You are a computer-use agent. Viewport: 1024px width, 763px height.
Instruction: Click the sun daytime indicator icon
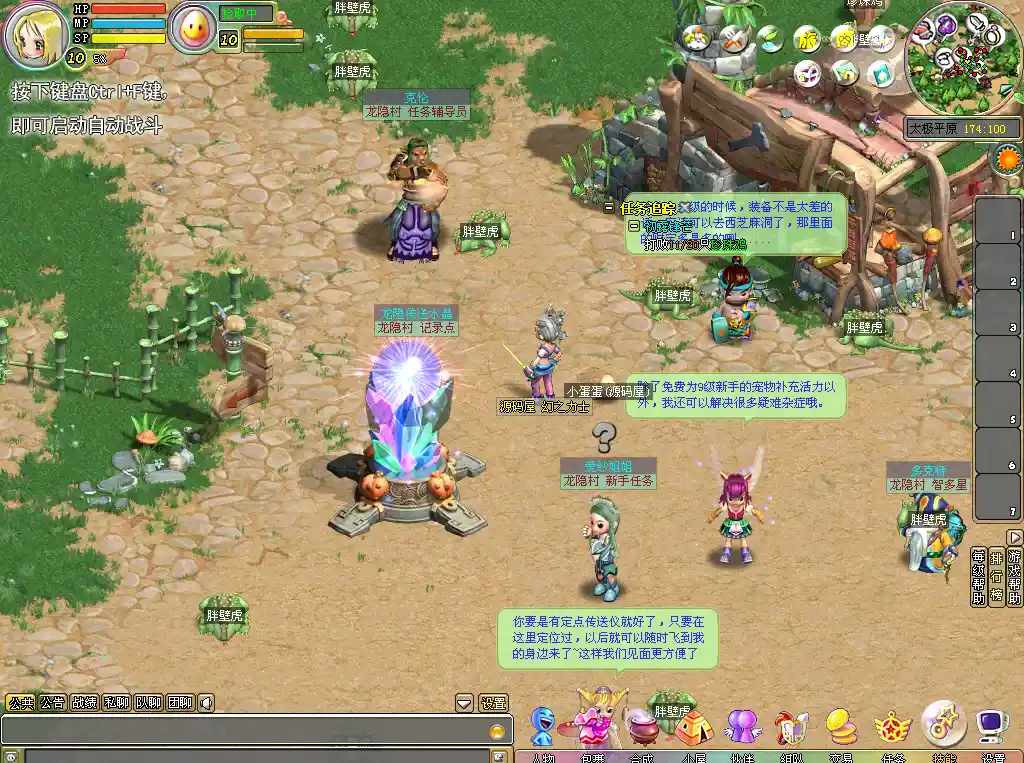pos(1006,159)
